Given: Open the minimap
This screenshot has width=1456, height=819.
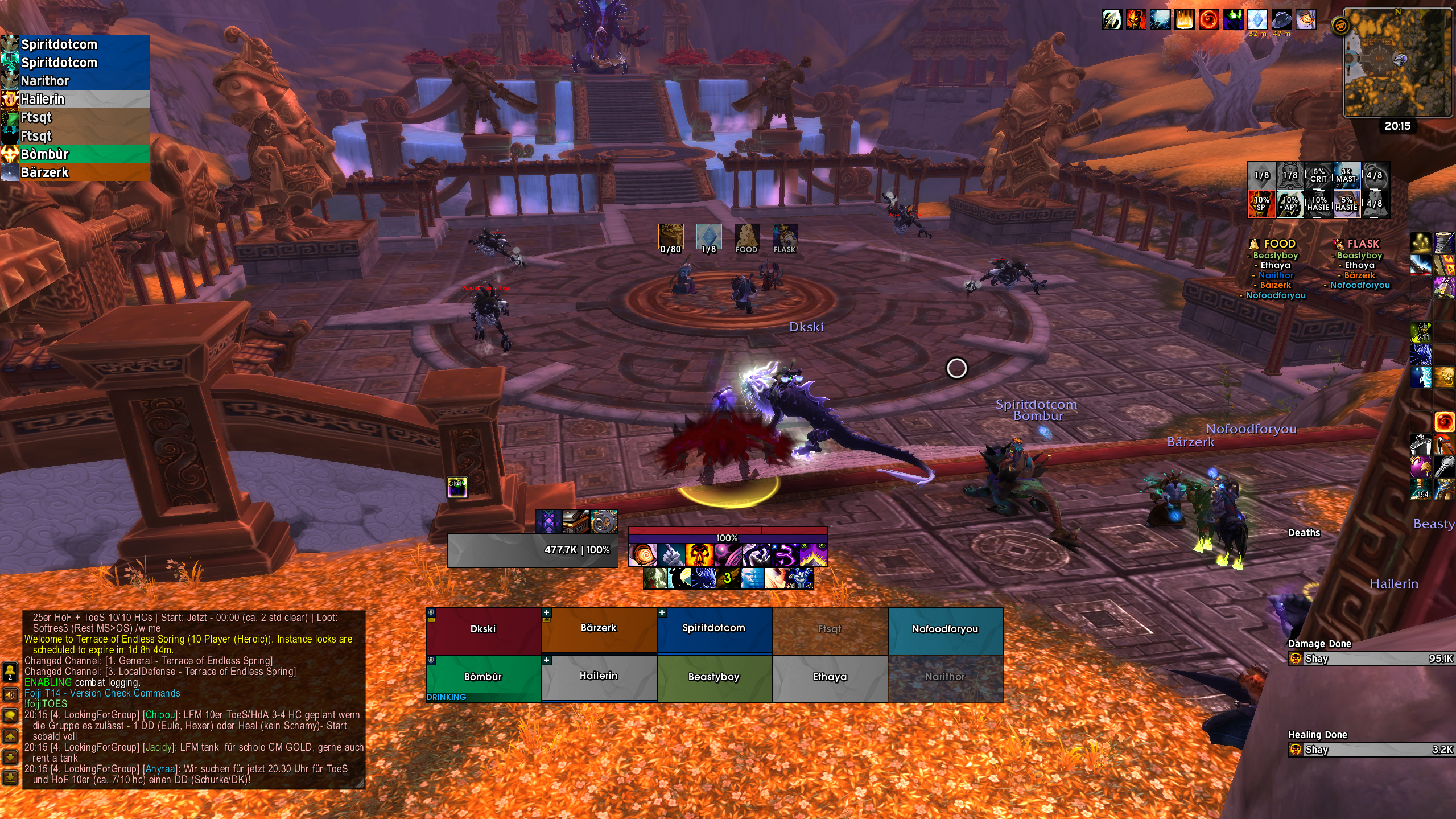Looking at the screenshot, I should tap(1397, 63).
